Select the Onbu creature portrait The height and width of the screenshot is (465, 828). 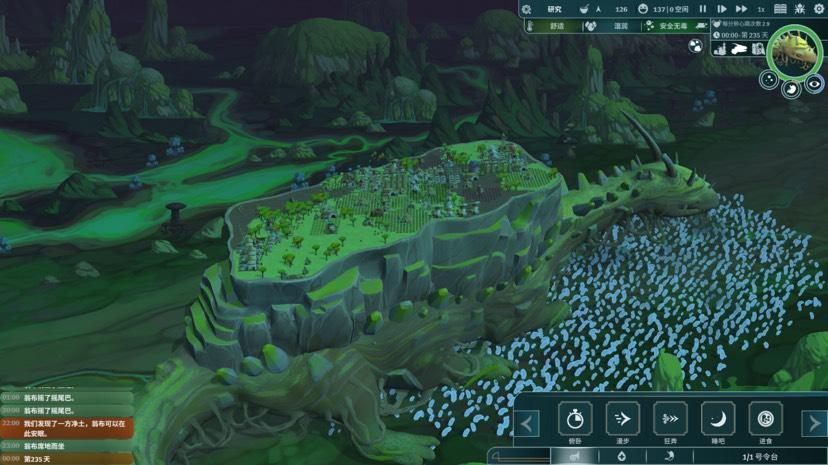[x=795, y=50]
